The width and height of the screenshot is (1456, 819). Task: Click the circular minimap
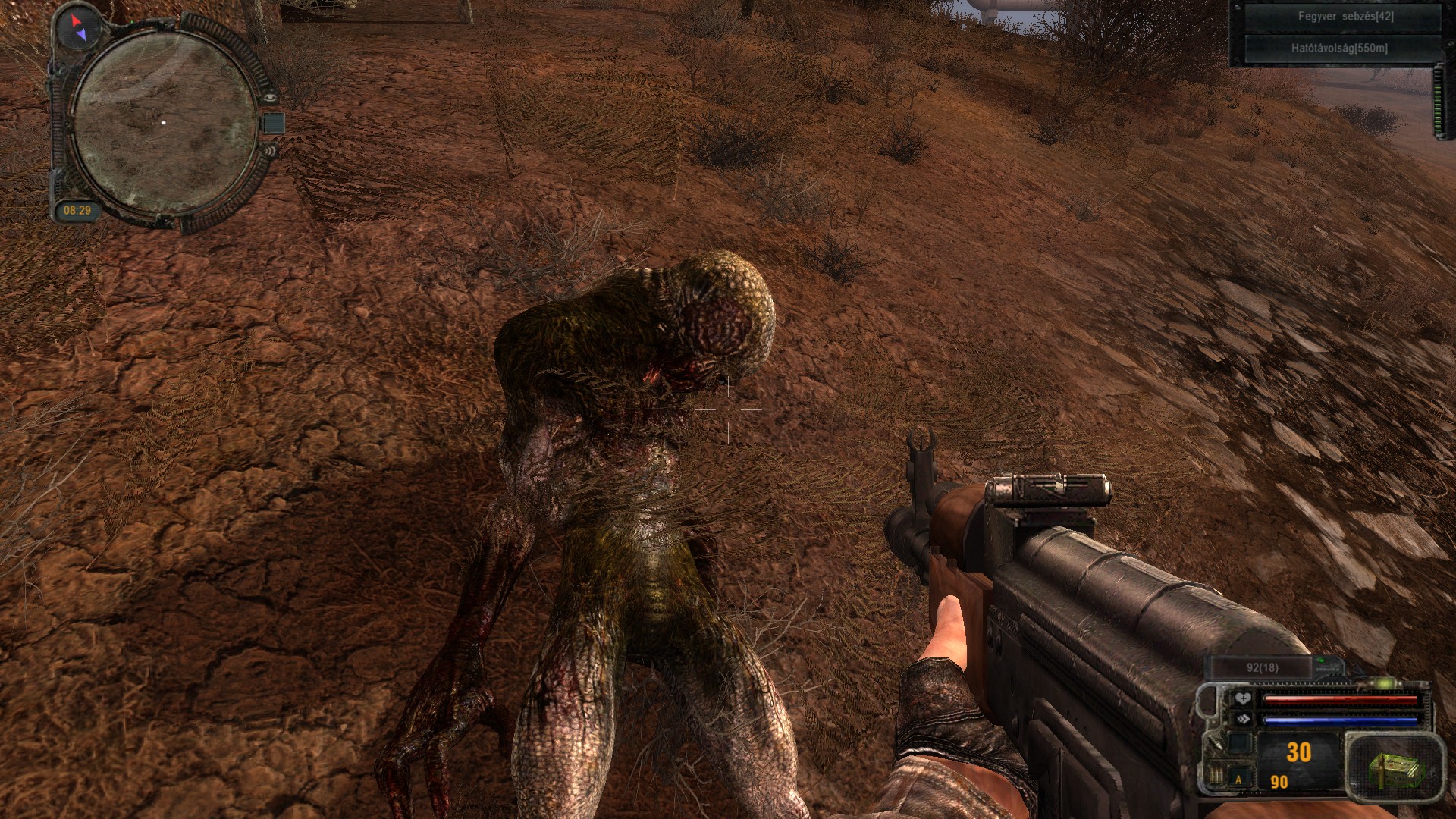coord(165,122)
